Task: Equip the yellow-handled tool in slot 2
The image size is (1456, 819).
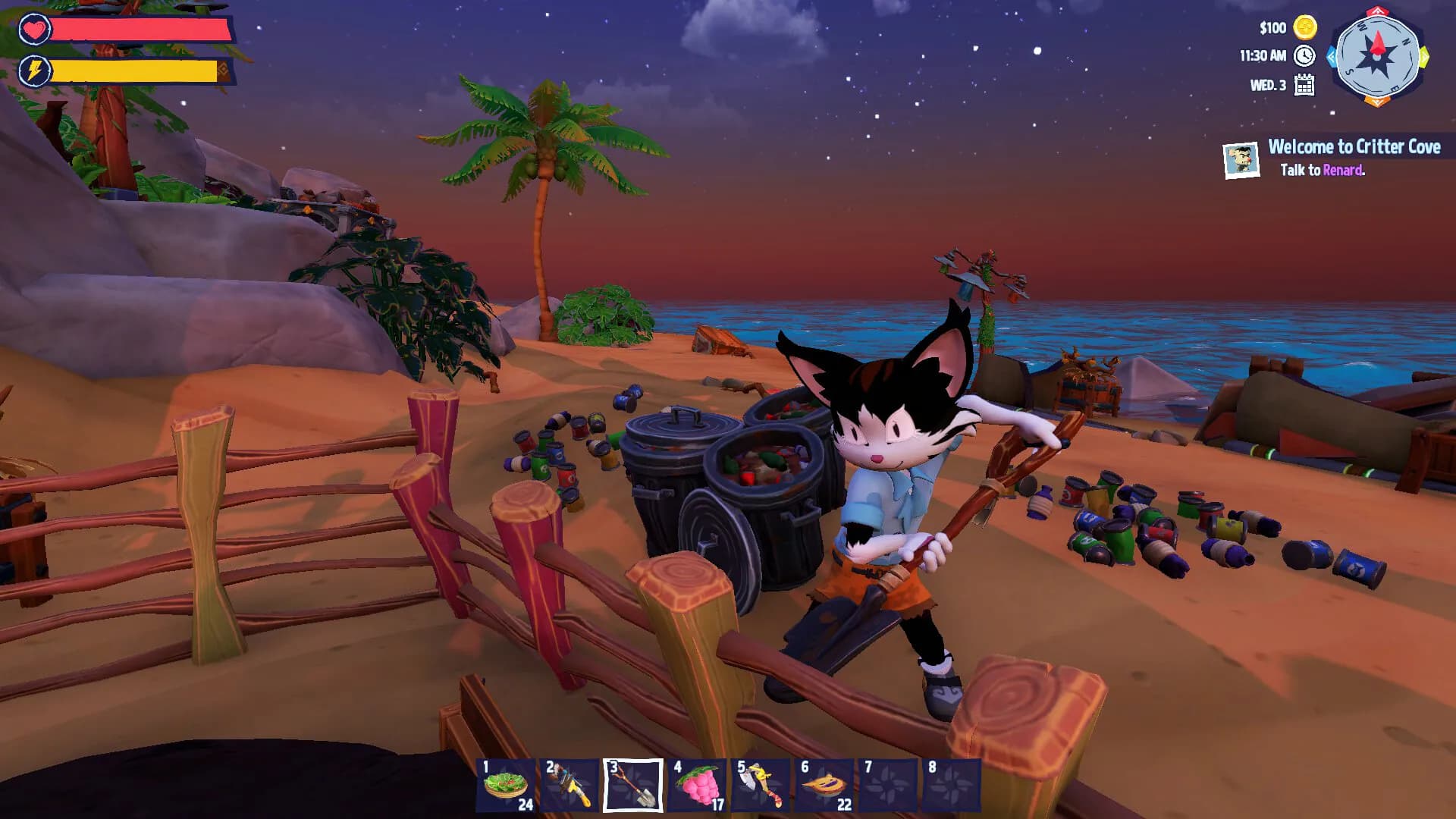Action: tap(570, 786)
